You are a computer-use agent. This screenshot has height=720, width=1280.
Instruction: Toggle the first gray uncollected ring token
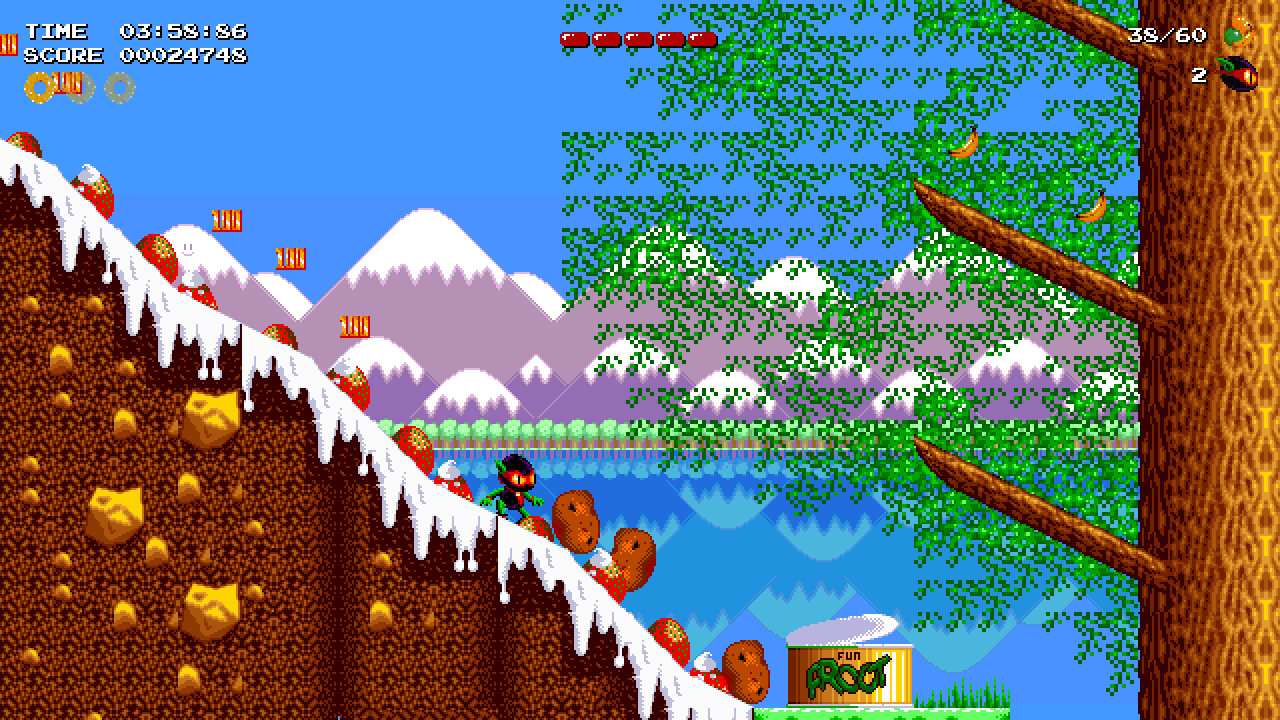80,88
